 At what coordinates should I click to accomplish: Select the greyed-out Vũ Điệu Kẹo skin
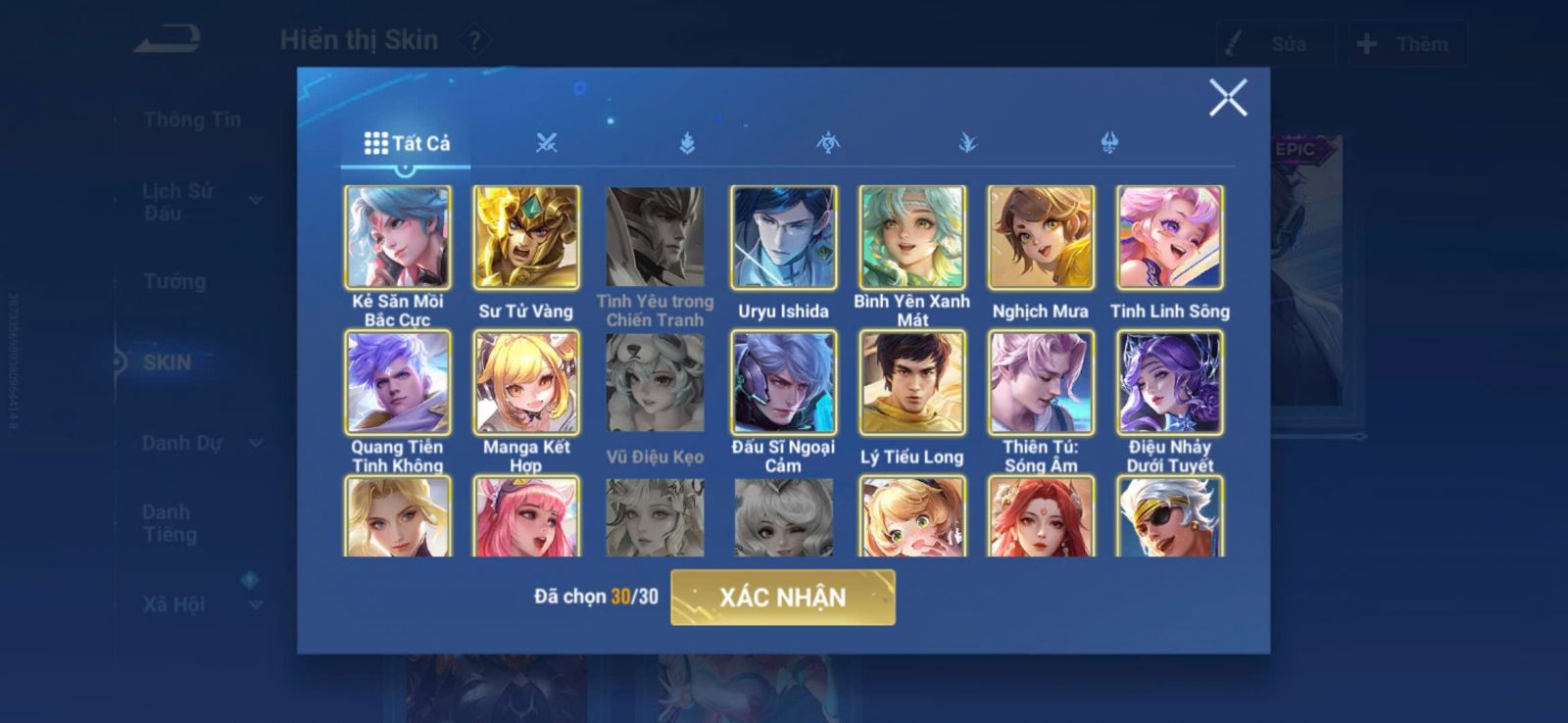pos(655,382)
